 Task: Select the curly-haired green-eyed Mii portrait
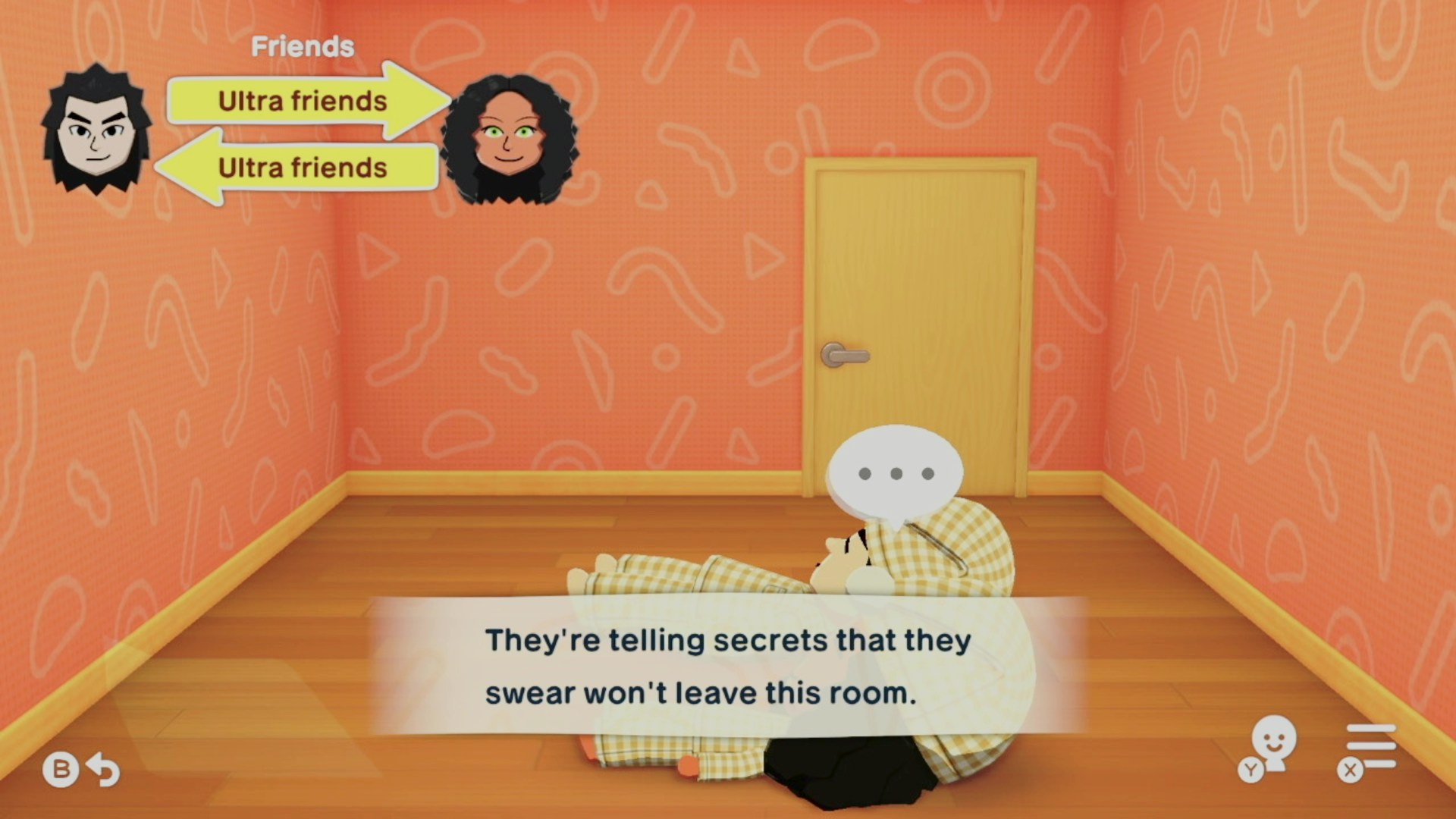[x=509, y=140]
